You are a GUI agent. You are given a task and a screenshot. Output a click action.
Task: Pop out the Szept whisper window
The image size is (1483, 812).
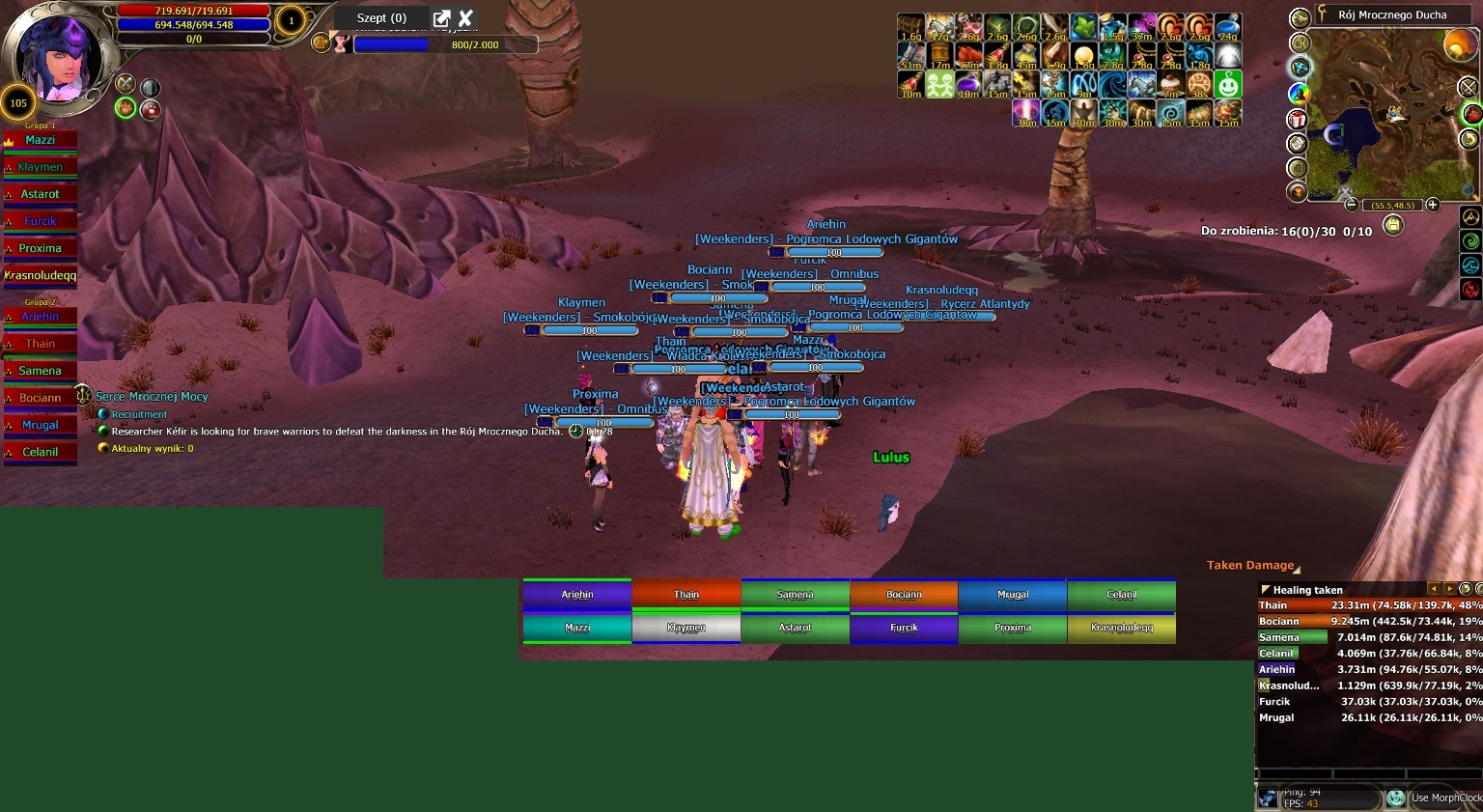point(441,17)
